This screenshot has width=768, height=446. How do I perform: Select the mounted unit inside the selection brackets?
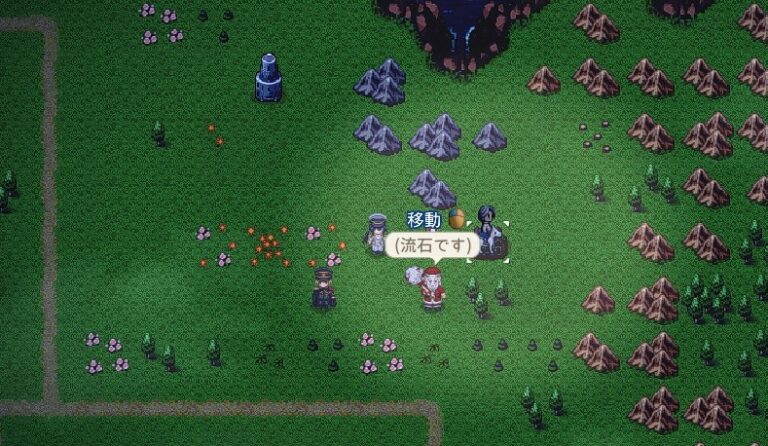[487, 234]
